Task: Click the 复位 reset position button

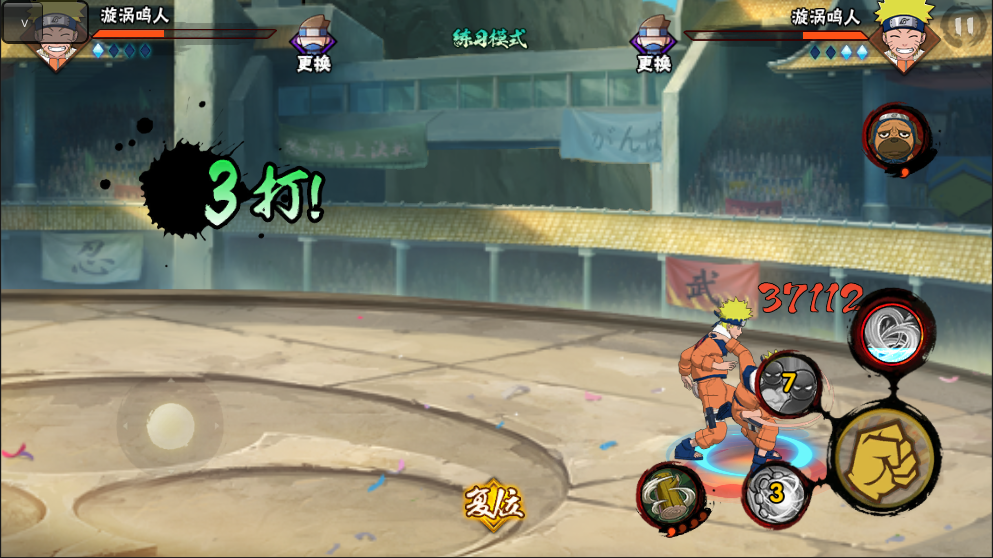Action: click(493, 503)
